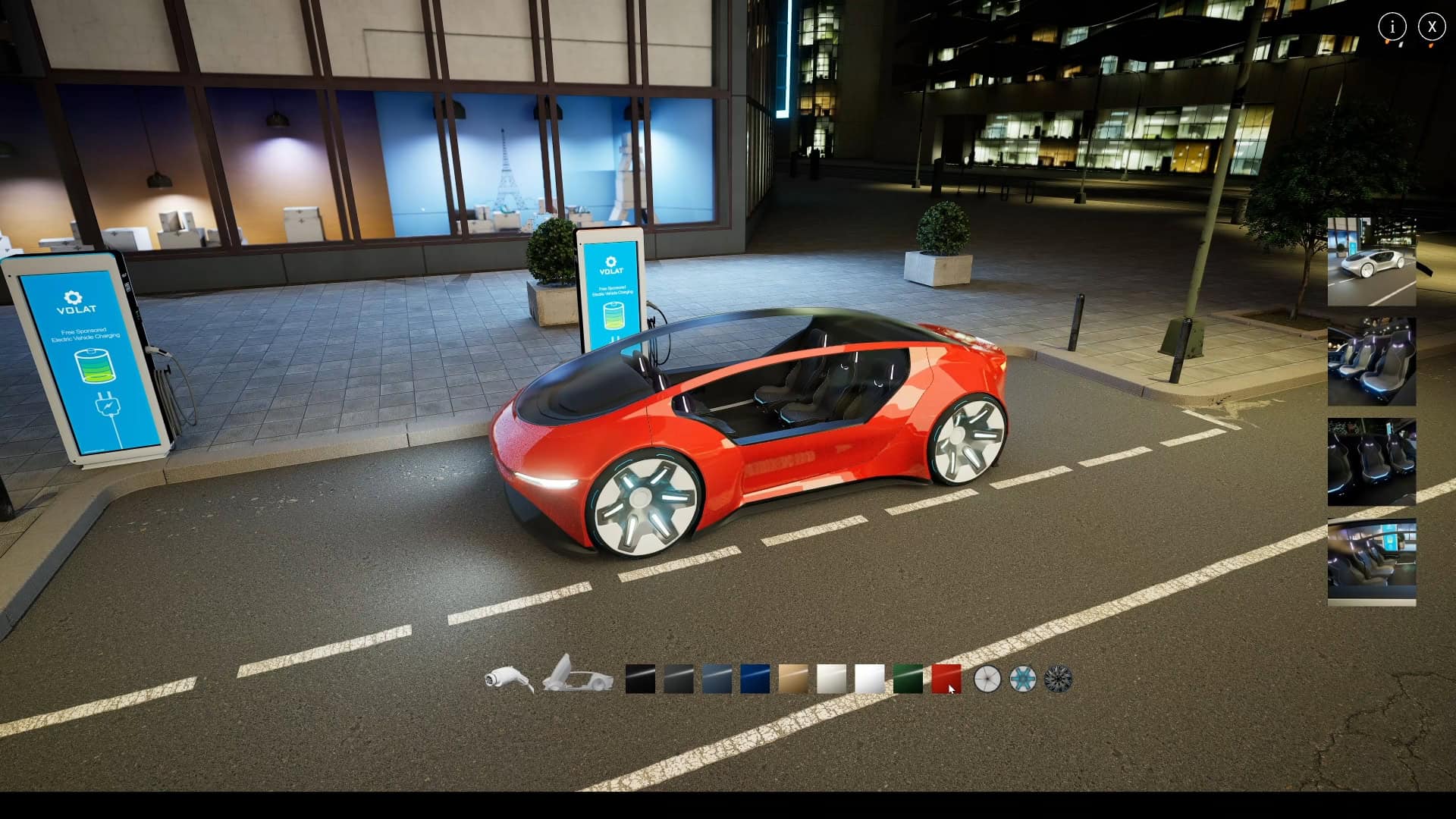
Task: Open the rear interior view thumbnail
Action: tap(1371, 463)
